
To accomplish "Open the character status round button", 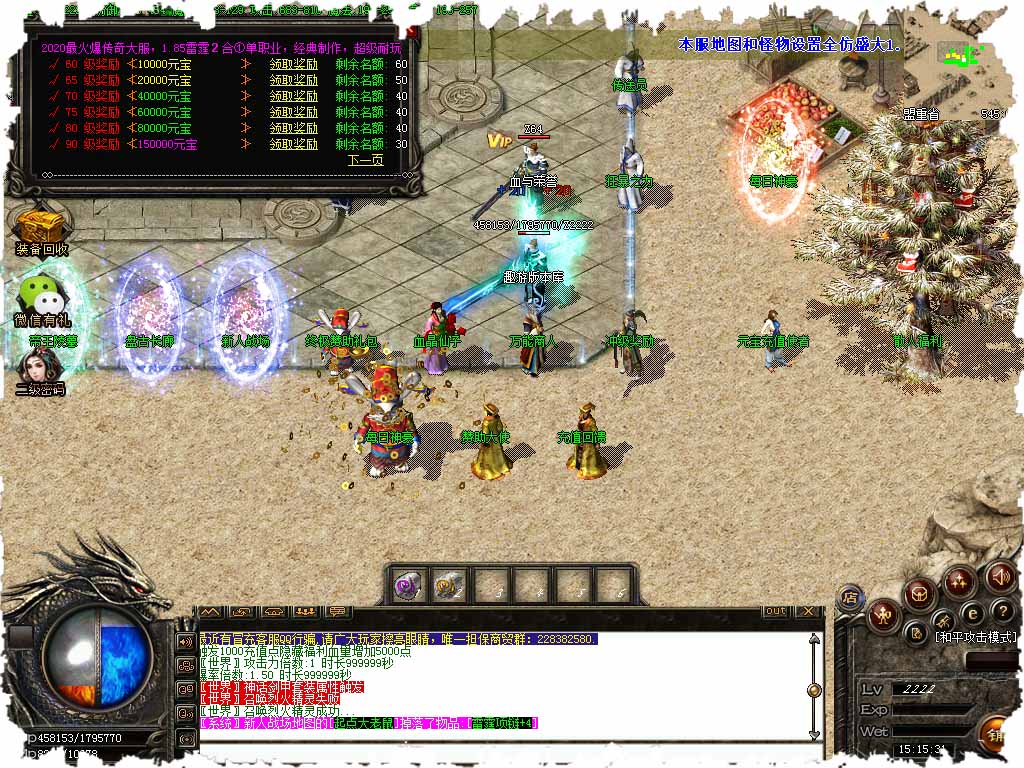I will (x=884, y=614).
